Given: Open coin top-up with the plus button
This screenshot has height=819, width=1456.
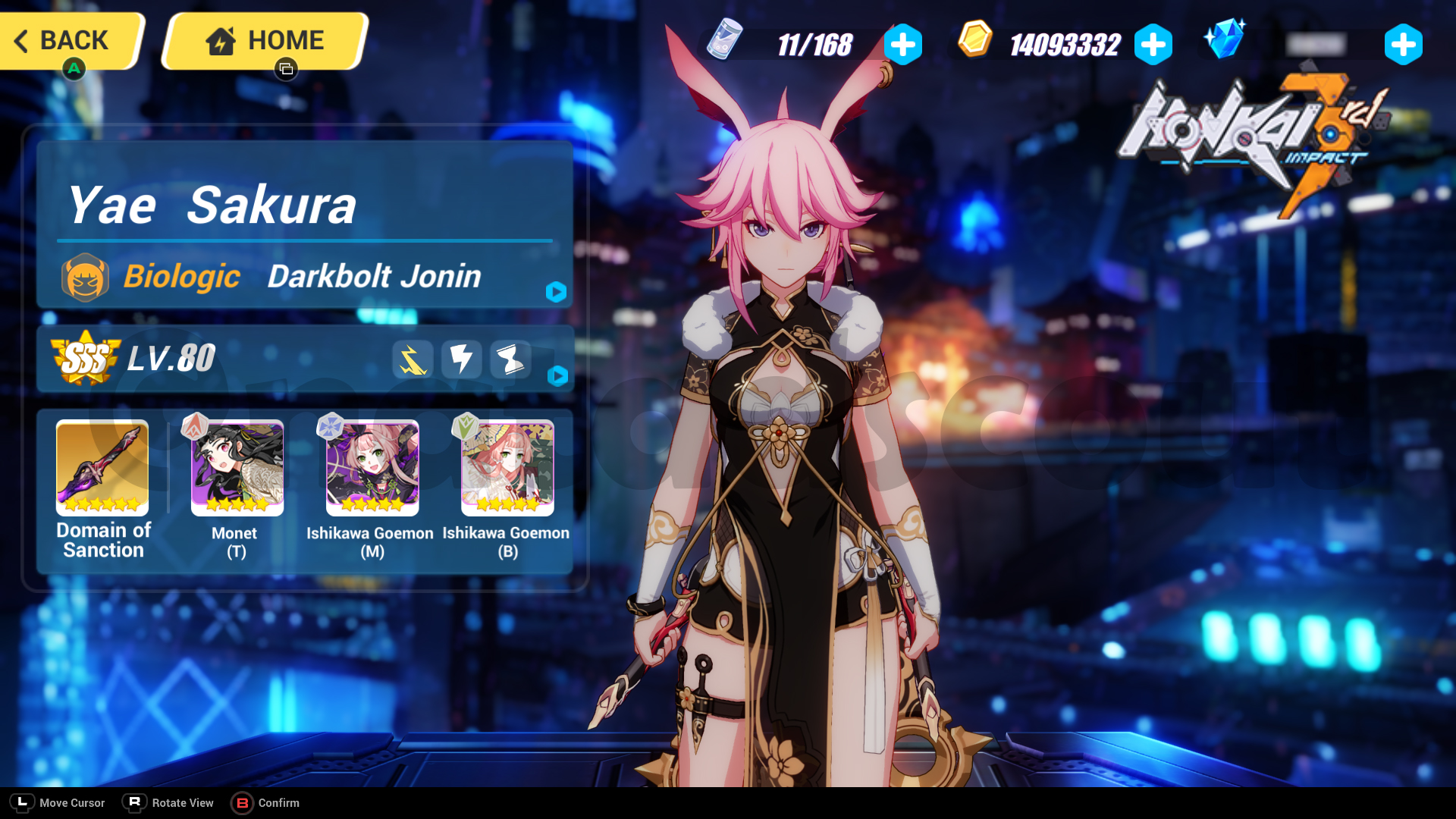Looking at the screenshot, I should (1153, 44).
